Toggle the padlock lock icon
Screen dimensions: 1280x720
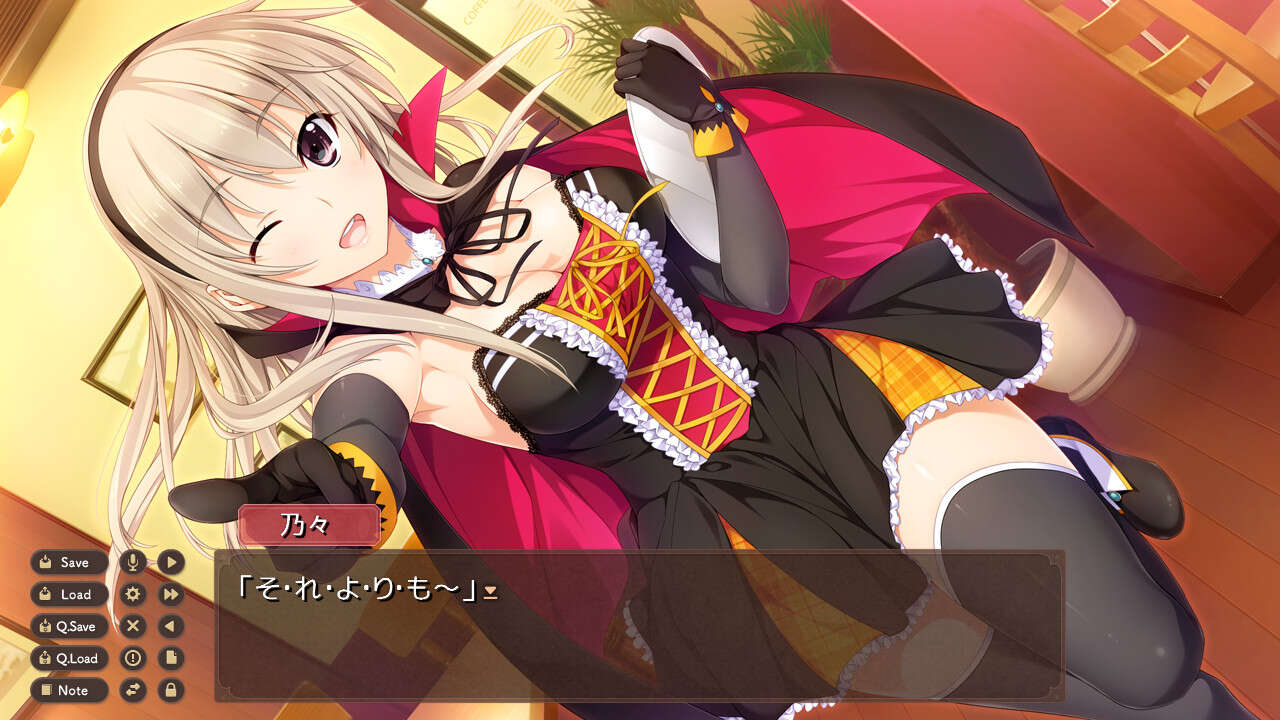[171, 690]
